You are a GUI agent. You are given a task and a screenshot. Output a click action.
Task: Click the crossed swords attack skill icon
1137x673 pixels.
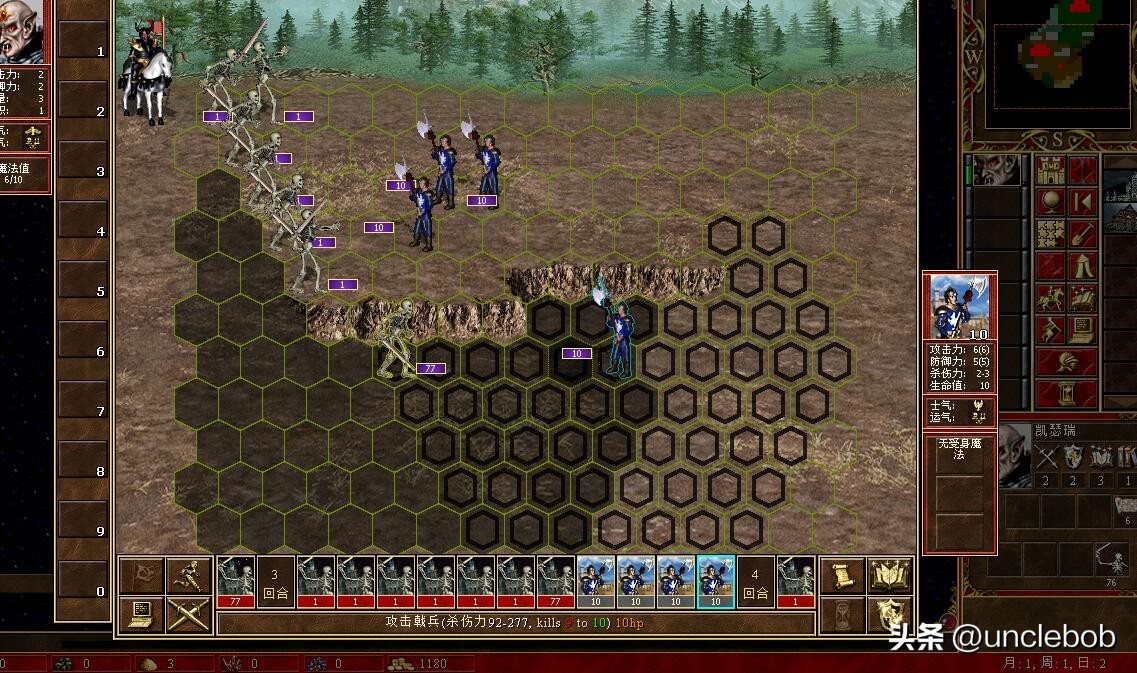pyautogui.click(x=1047, y=458)
